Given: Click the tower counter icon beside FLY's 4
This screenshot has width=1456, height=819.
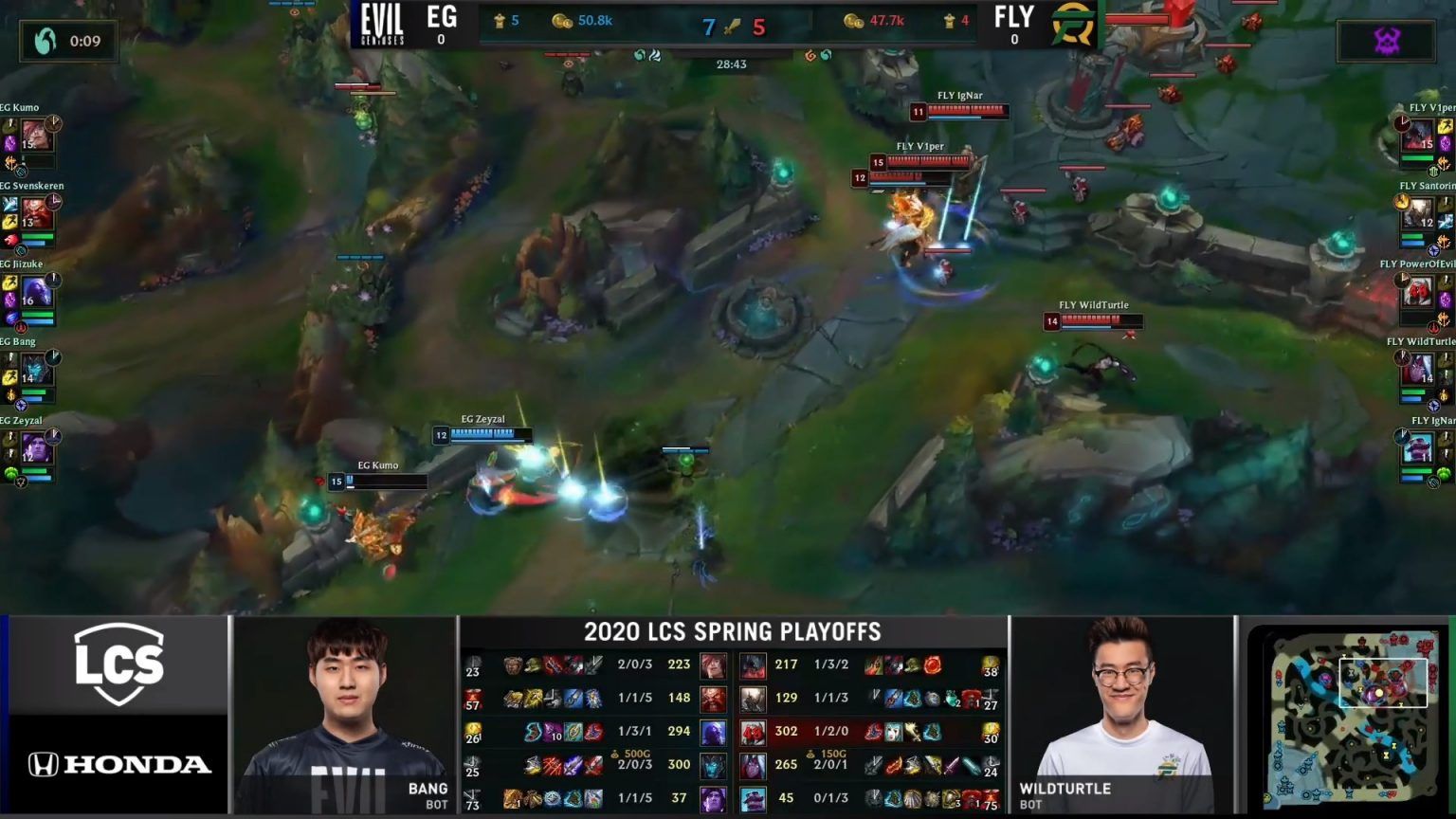Looking at the screenshot, I should (948, 20).
